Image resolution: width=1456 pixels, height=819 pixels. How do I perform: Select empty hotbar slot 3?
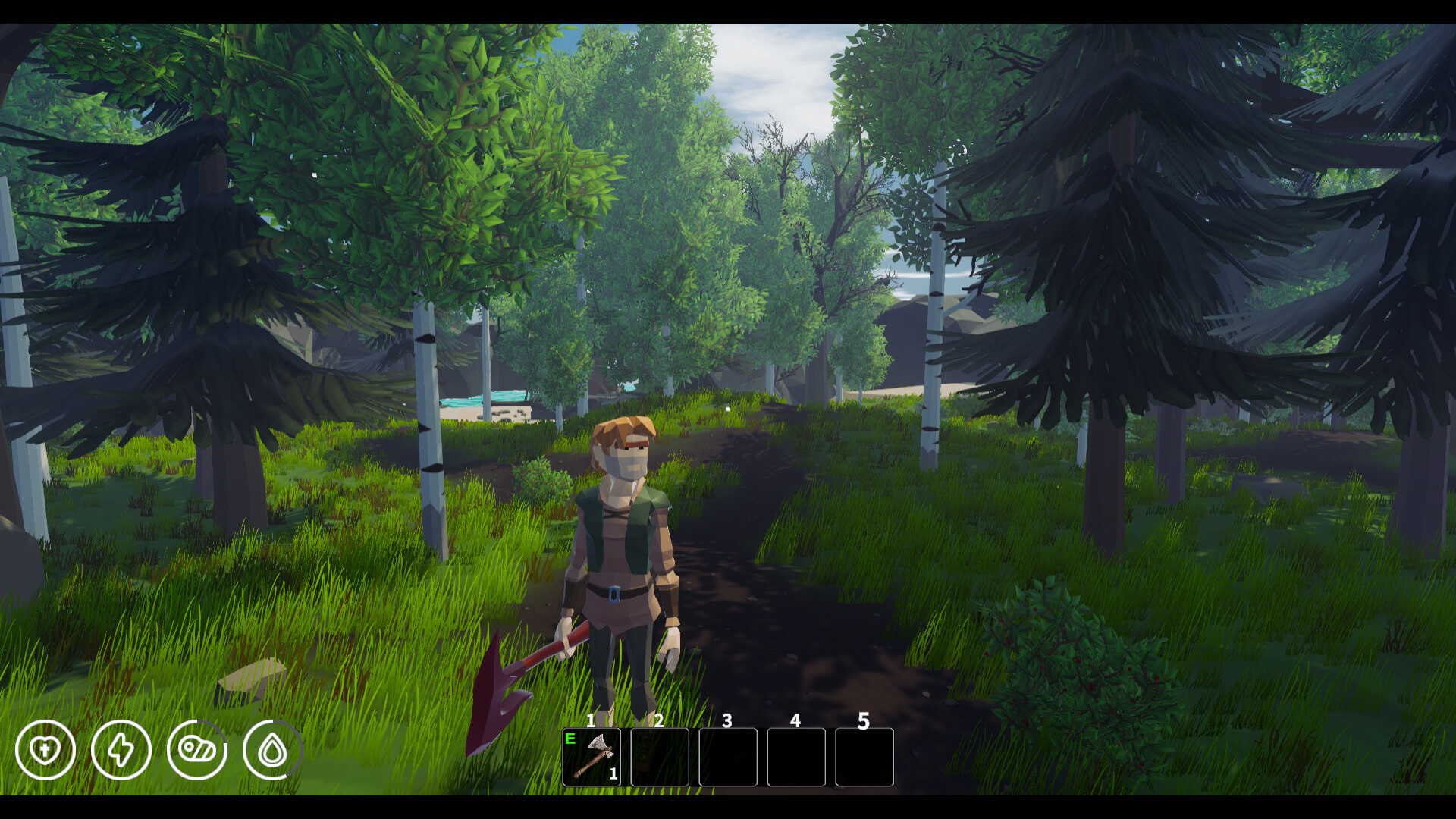click(729, 758)
